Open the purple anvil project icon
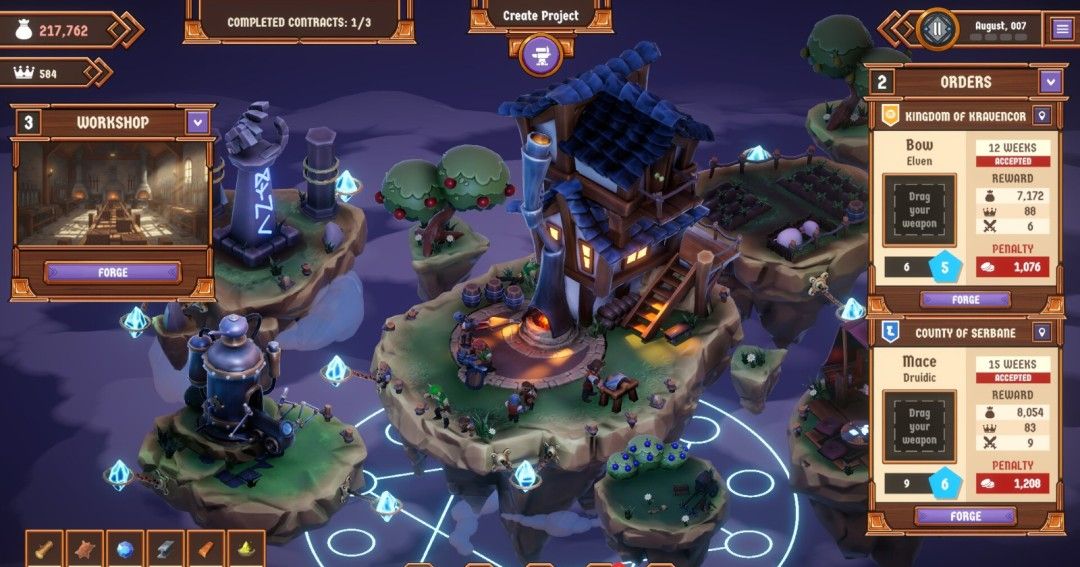Viewport: 1080px width, 567px height. tap(541, 54)
